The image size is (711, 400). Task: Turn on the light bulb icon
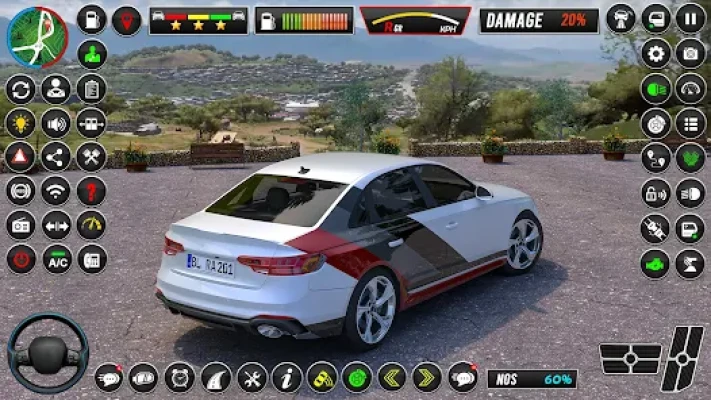pyautogui.click(x=20, y=123)
